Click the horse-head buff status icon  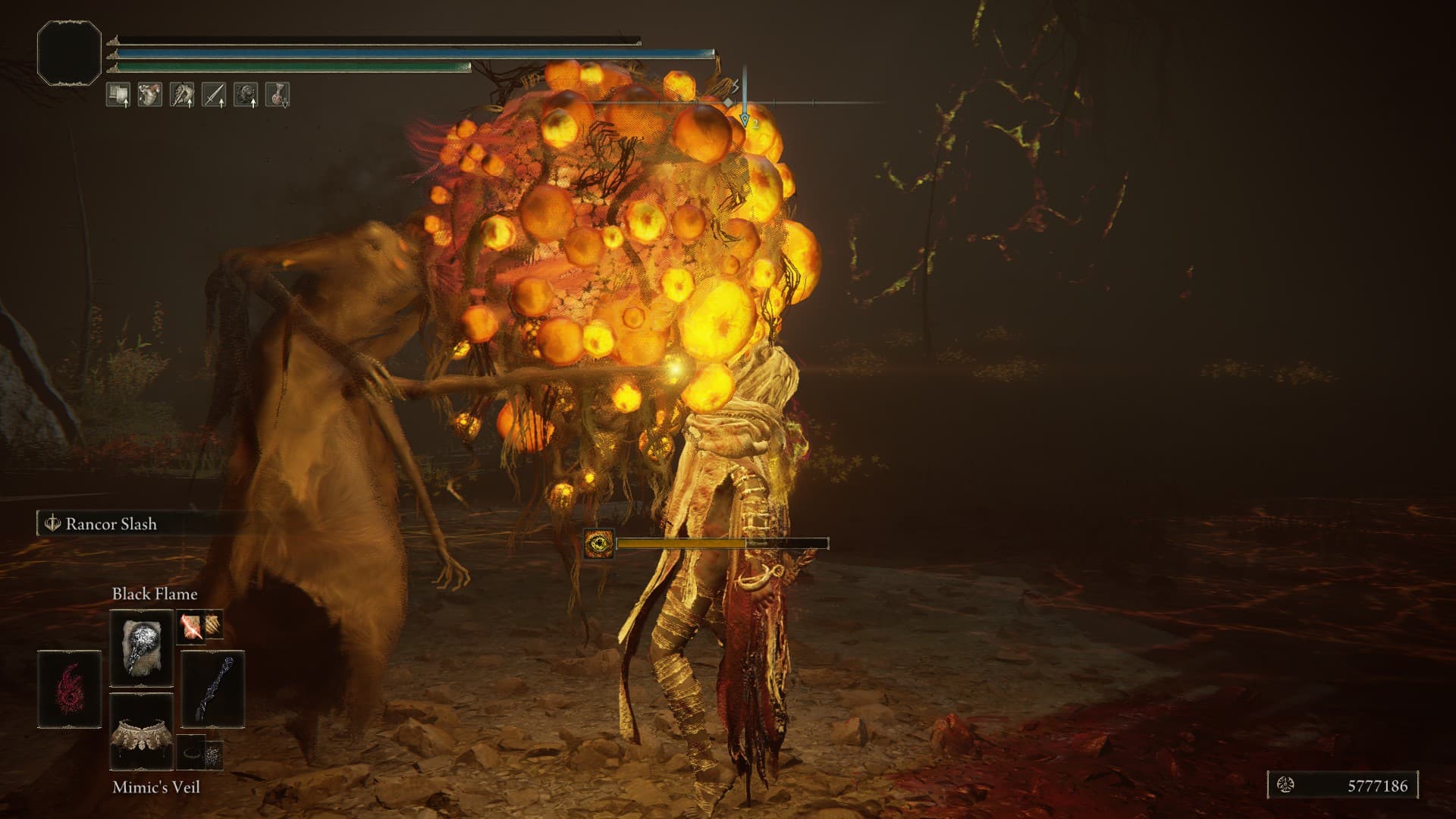tap(182, 95)
